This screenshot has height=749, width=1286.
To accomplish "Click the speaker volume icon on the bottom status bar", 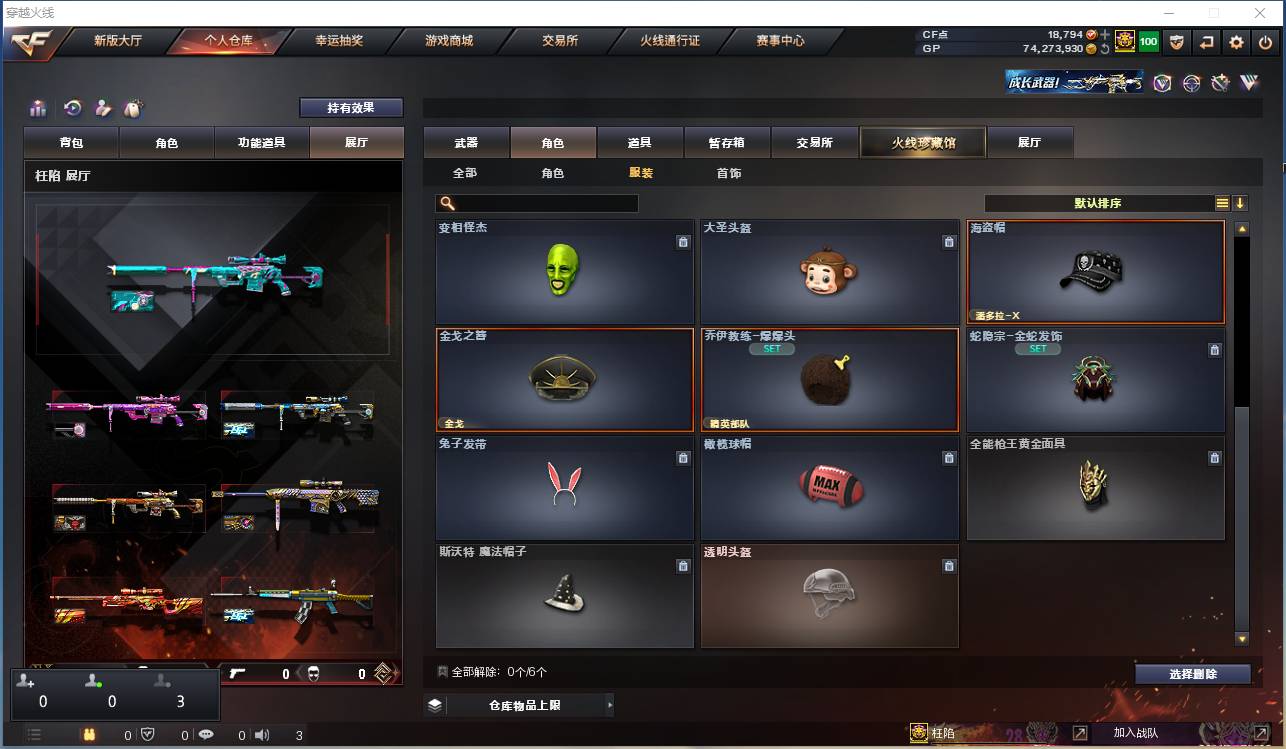I will 263,733.
